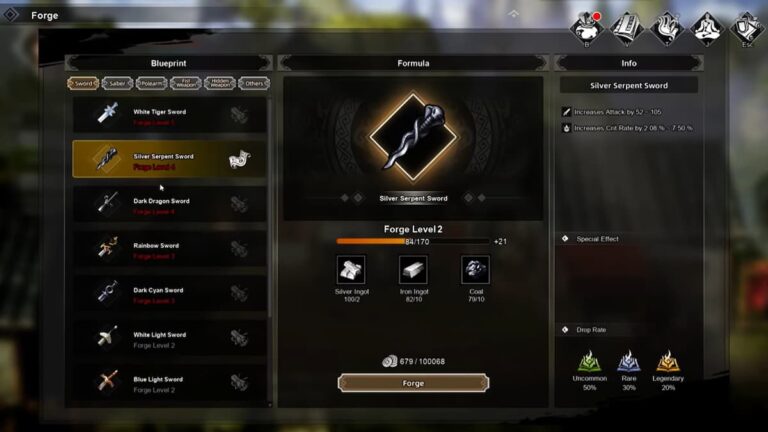Image resolution: width=768 pixels, height=432 pixels.
Task: Click the Esc exit icon
Action: point(747,27)
